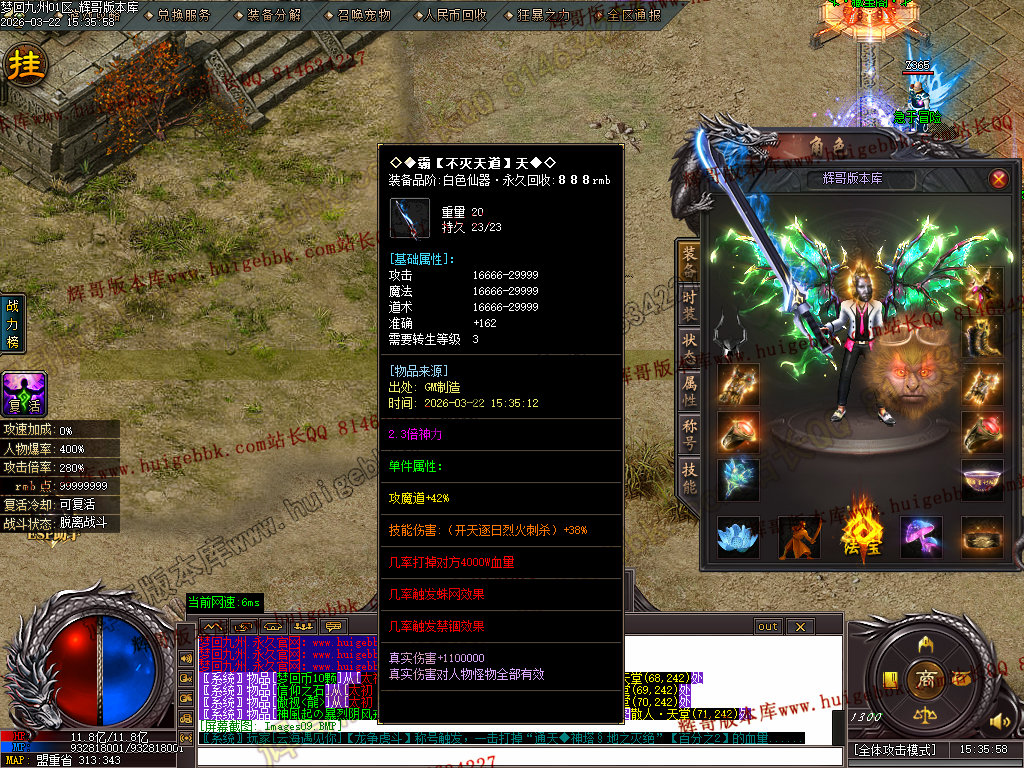Image resolution: width=1024 pixels, height=768 pixels.
Task: Select the blue lotus flower slot
Action: pyautogui.click(x=738, y=536)
